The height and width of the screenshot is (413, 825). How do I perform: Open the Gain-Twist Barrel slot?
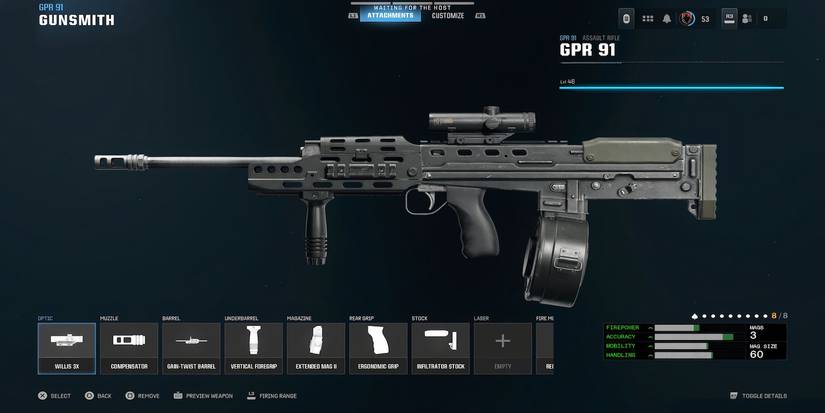pos(191,348)
